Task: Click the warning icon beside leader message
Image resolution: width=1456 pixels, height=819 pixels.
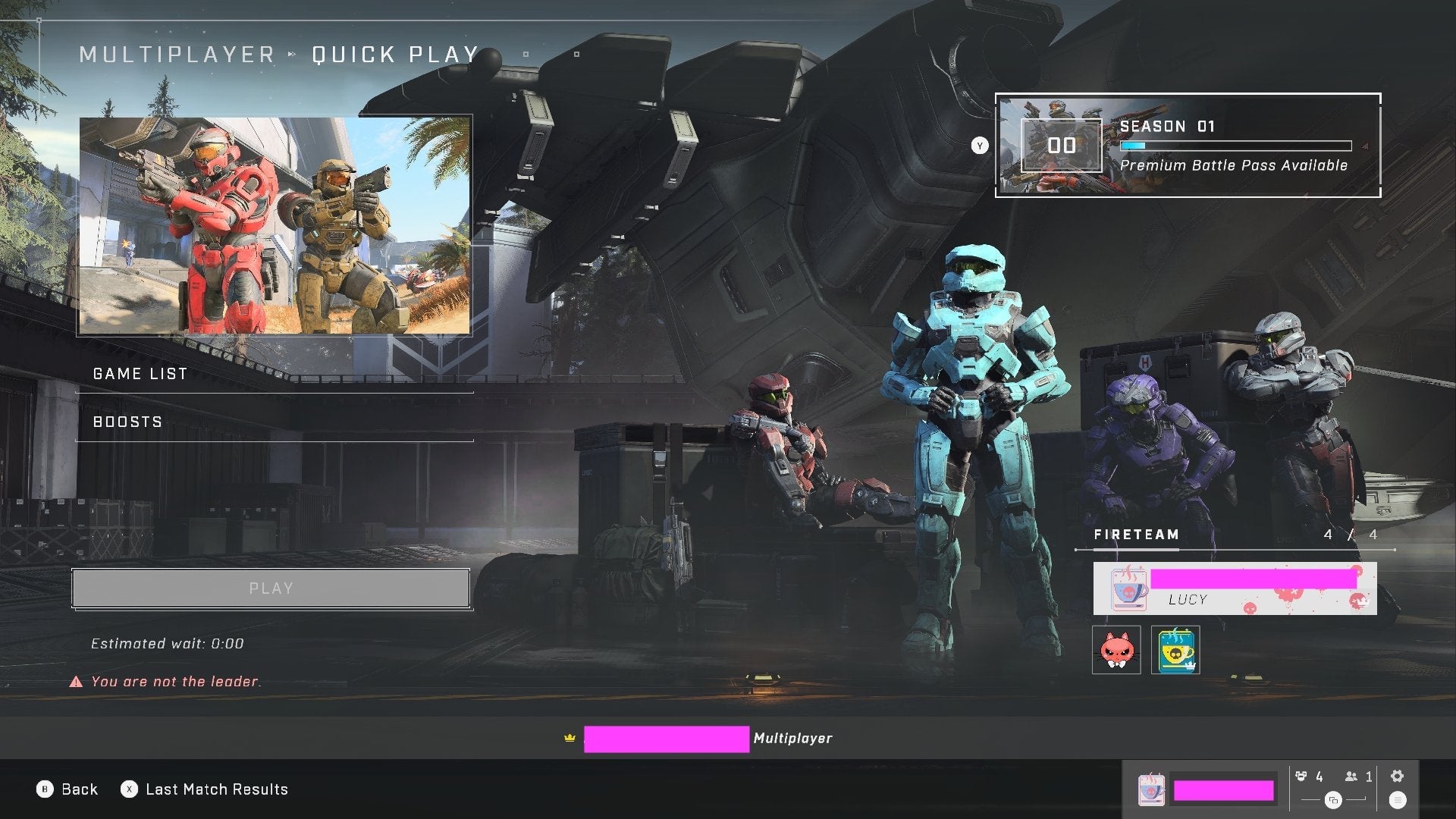Action: (x=74, y=681)
